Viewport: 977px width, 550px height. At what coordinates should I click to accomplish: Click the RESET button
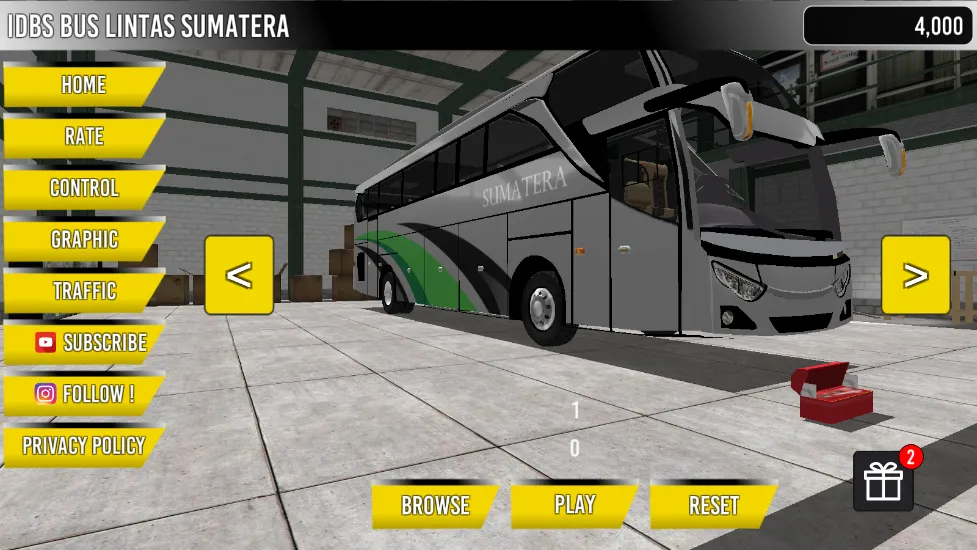coord(713,506)
